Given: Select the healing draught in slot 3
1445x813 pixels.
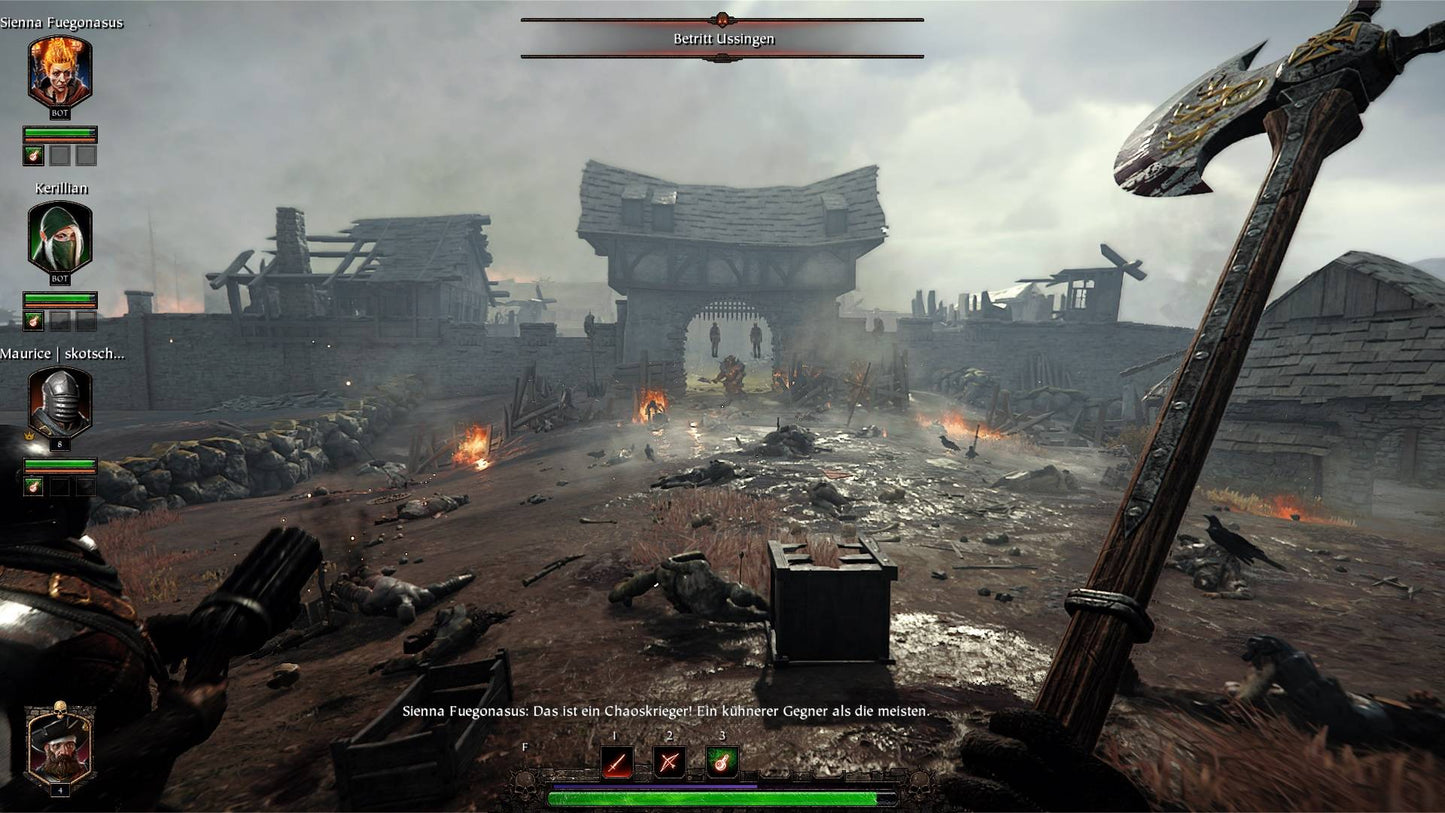Looking at the screenshot, I should point(721,760).
